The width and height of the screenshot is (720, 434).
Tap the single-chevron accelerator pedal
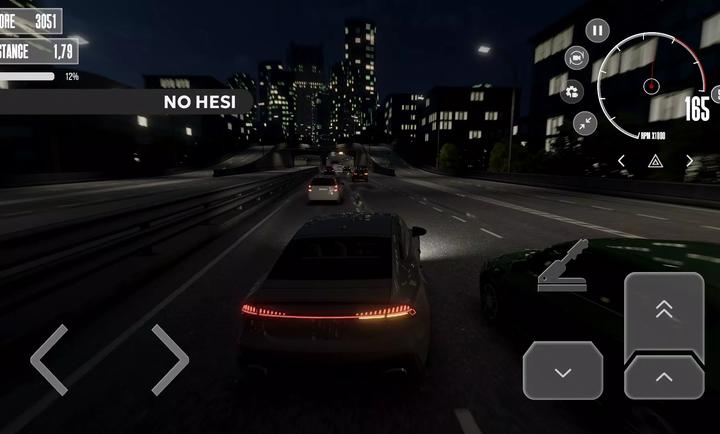coord(663,377)
